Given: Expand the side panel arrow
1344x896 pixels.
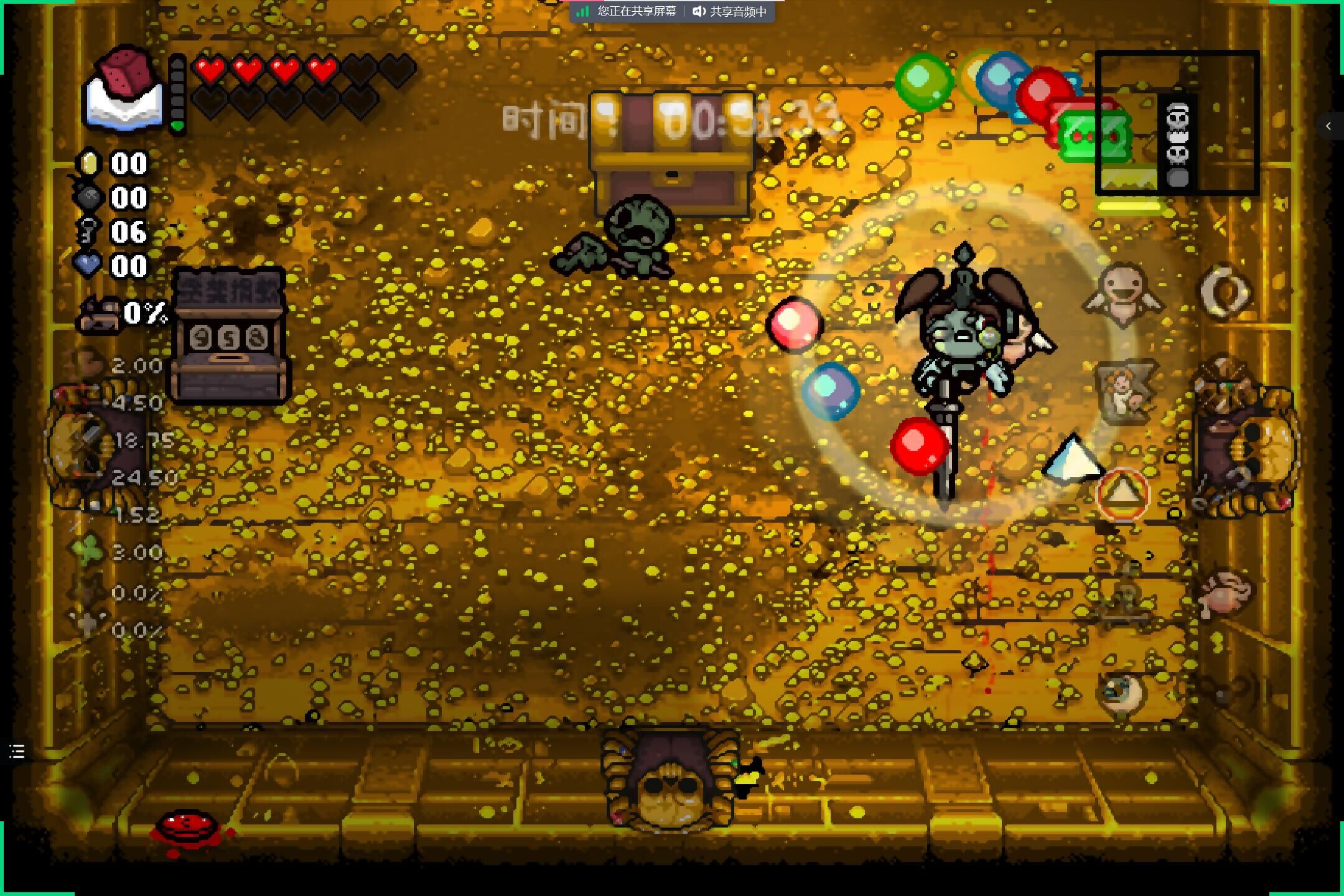Looking at the screenshot, I should (x=1328, y=126).
